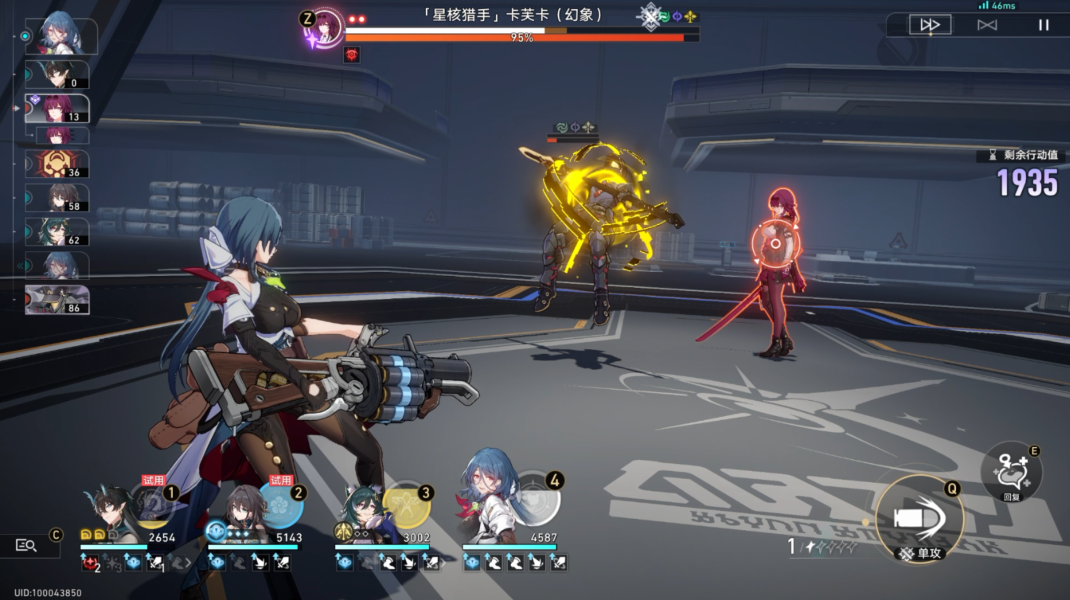This screenshot has height=600, width=1070.
Task: Turn on auto-battle mode
Action: pos(987,25)
